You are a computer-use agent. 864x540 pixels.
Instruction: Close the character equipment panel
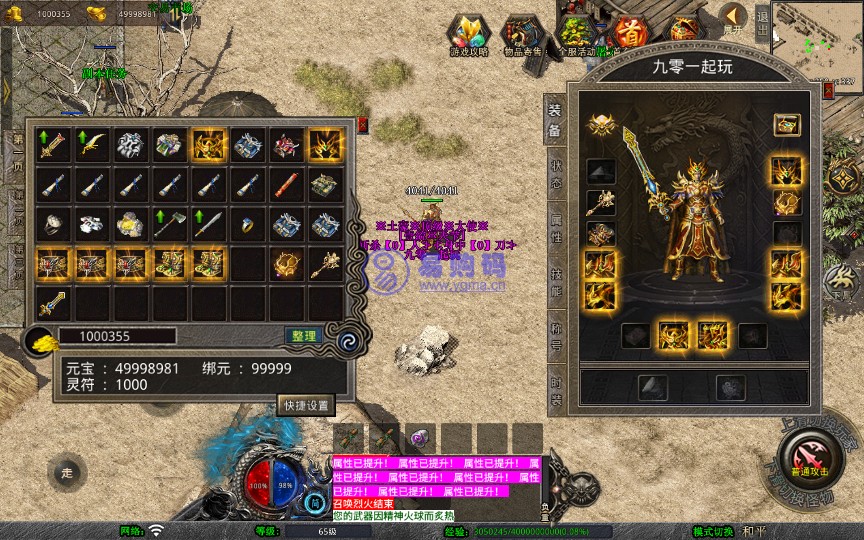point(828,90)
